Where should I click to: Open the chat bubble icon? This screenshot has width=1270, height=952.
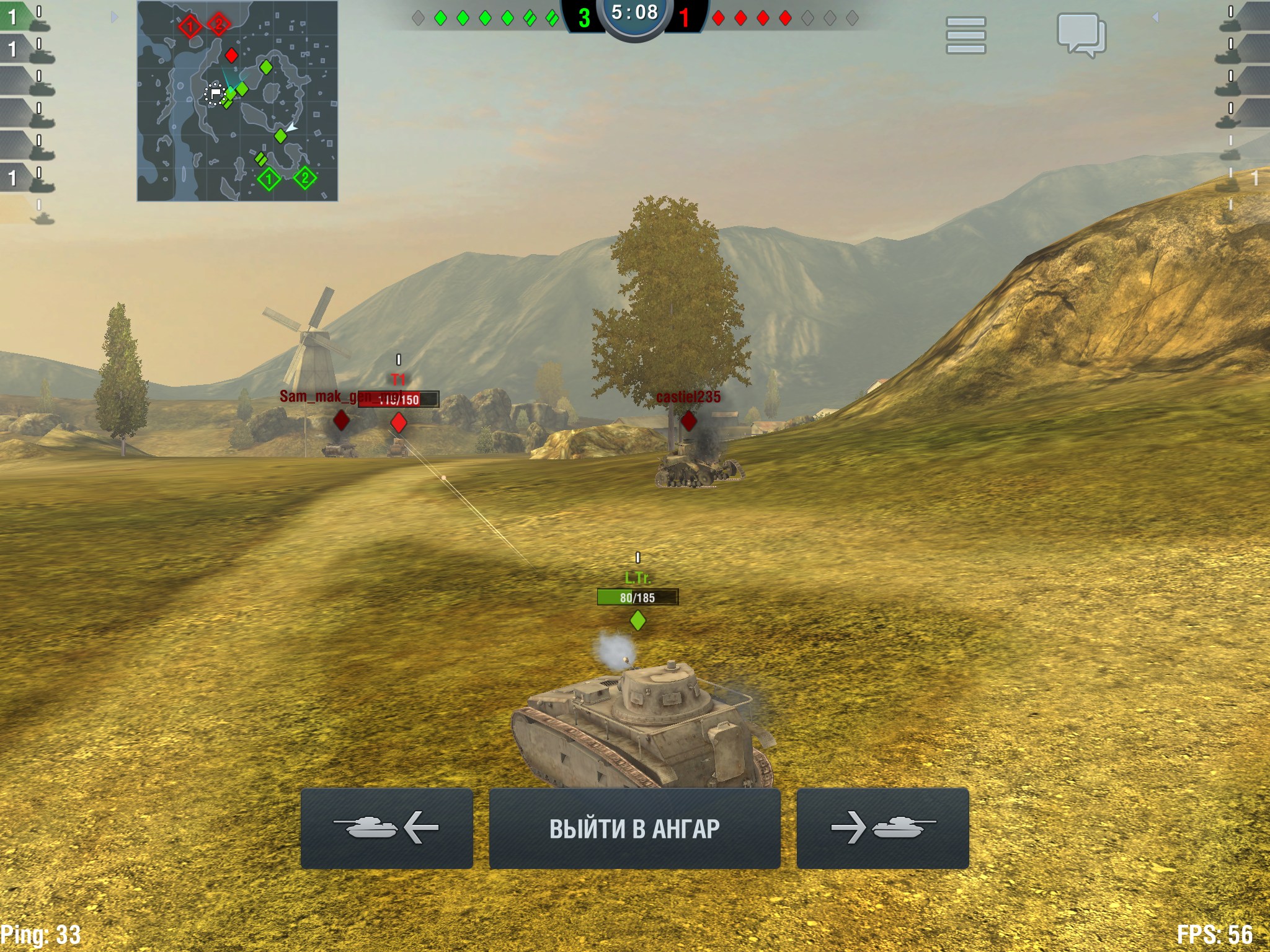coord(1081,35)
